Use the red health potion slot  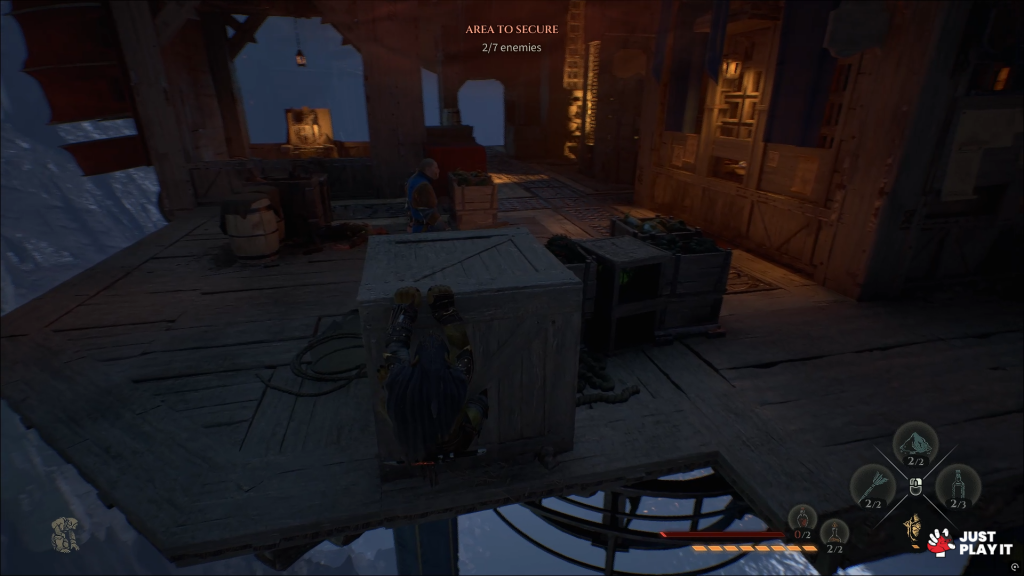coord(802,519)
